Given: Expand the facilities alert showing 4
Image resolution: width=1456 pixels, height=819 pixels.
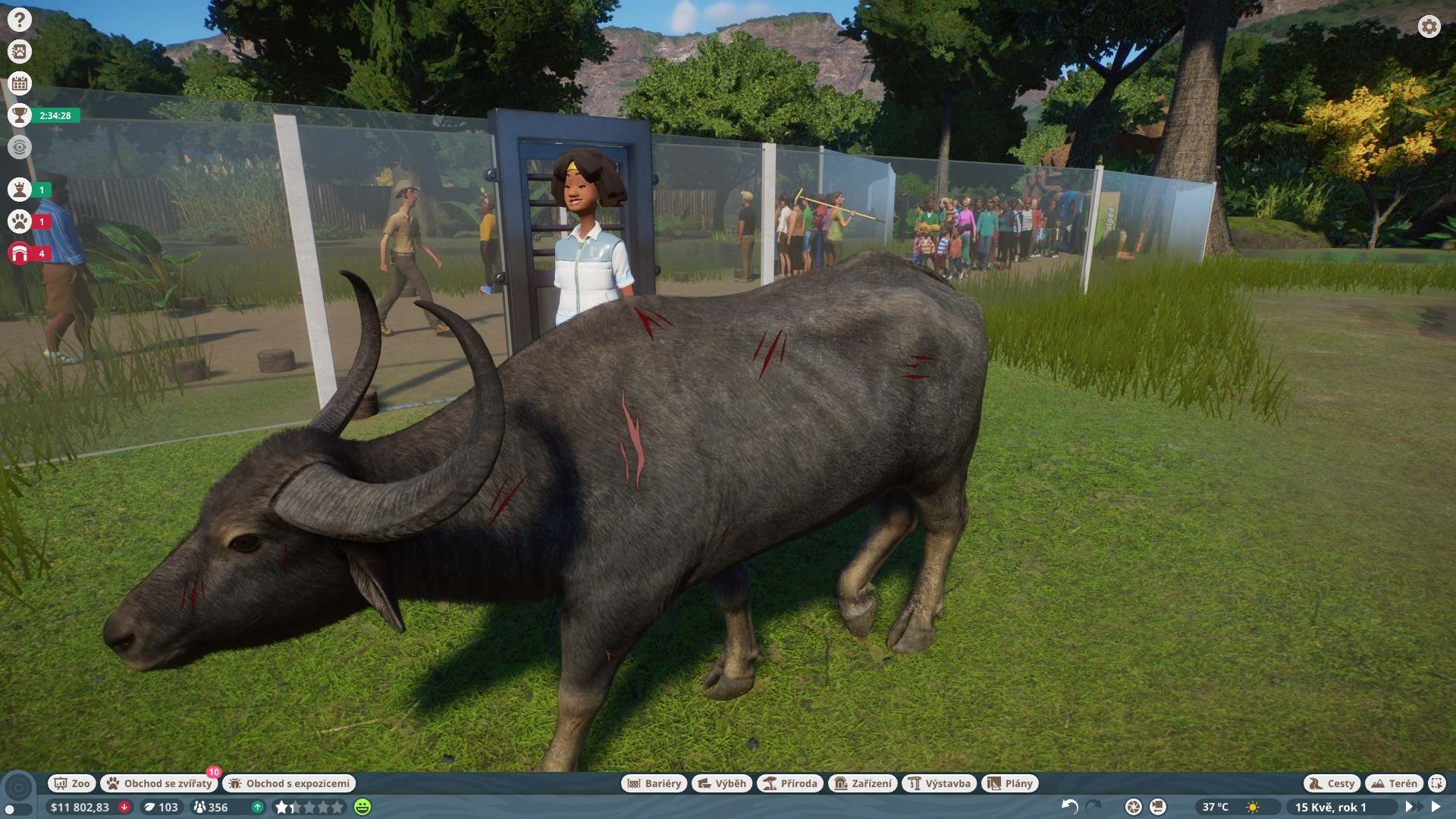Looking at the screenshot, I should [19, 254].
